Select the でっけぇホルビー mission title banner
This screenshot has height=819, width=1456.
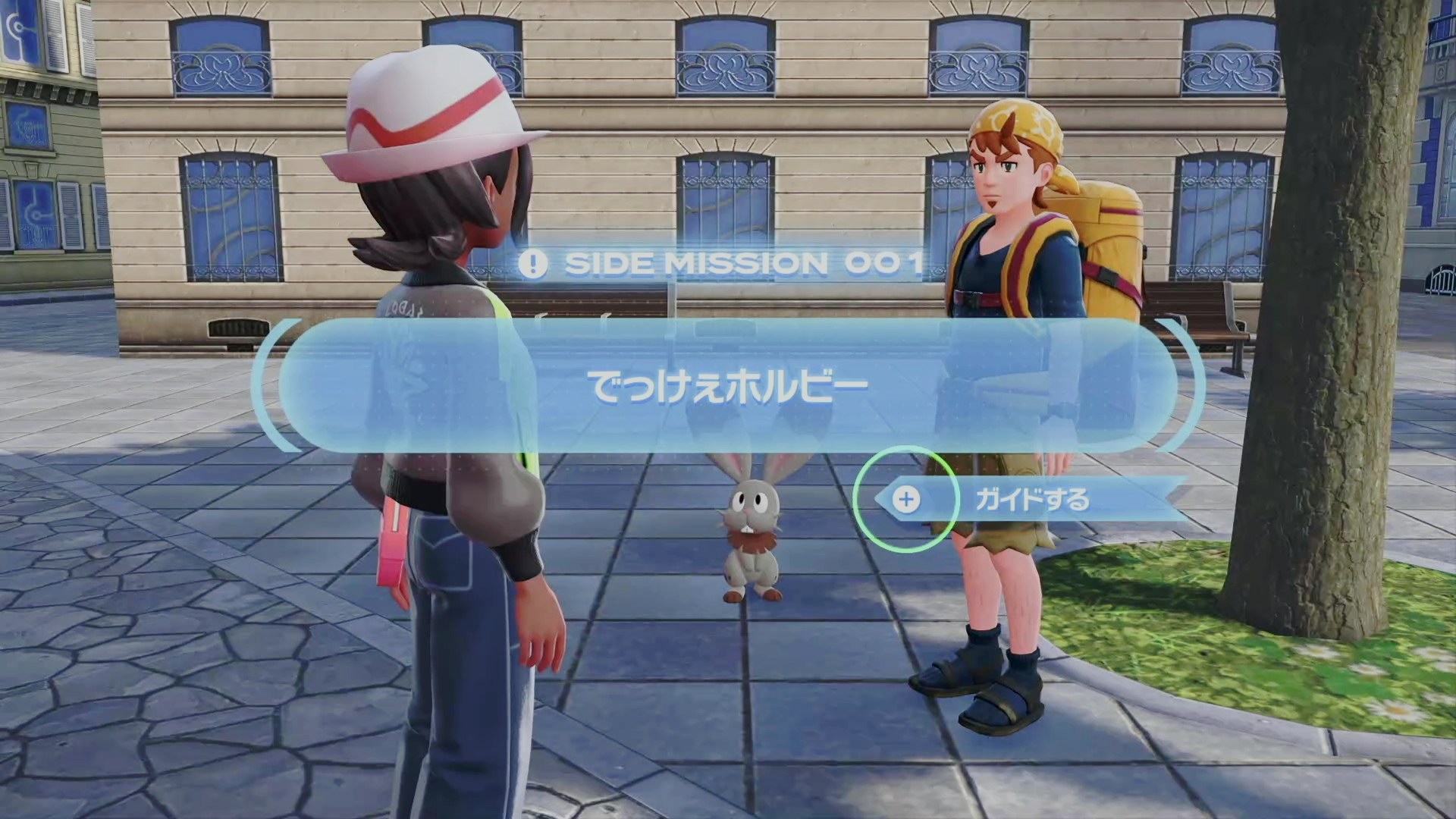(728, 386)
